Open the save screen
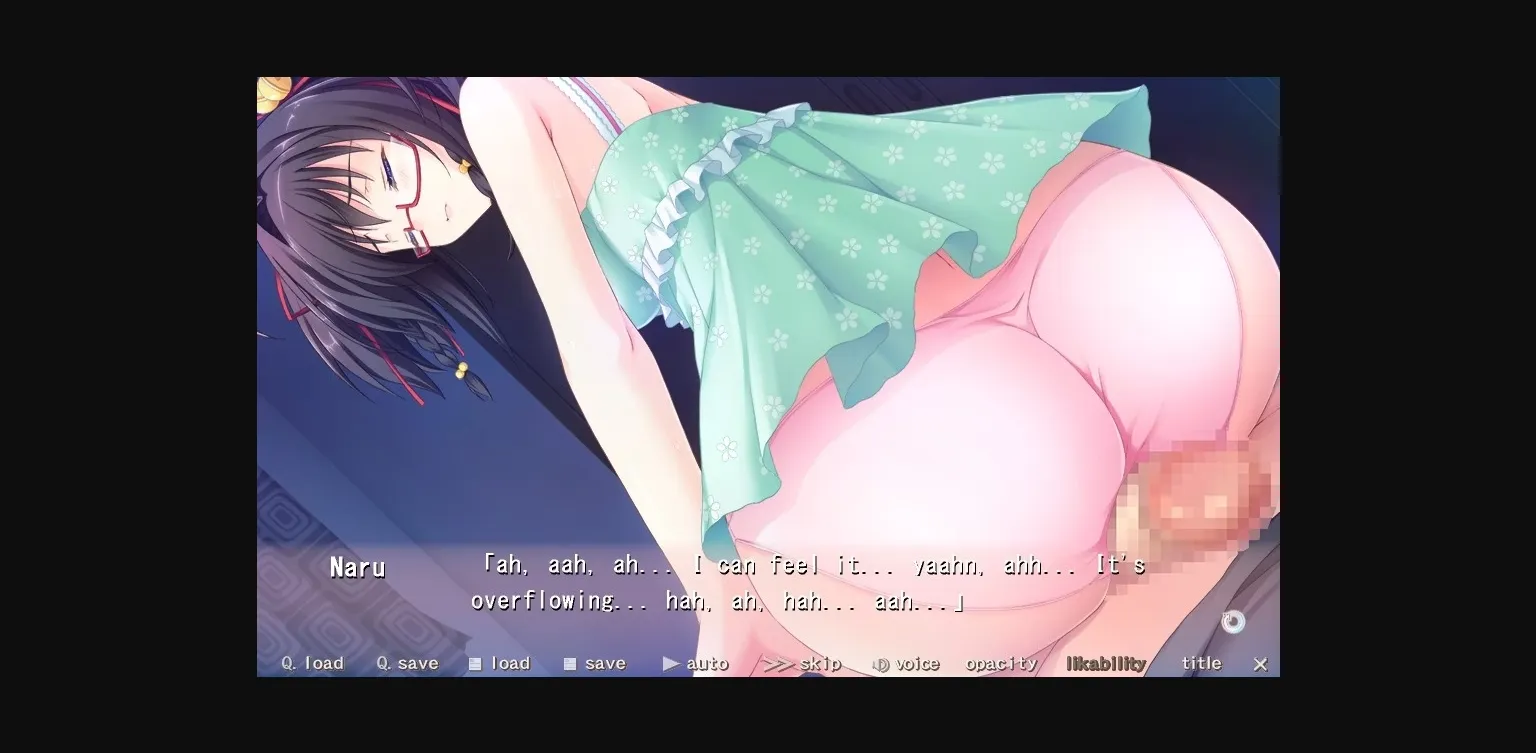Screen dimensions: 1536x753 [x=601, y=662]
